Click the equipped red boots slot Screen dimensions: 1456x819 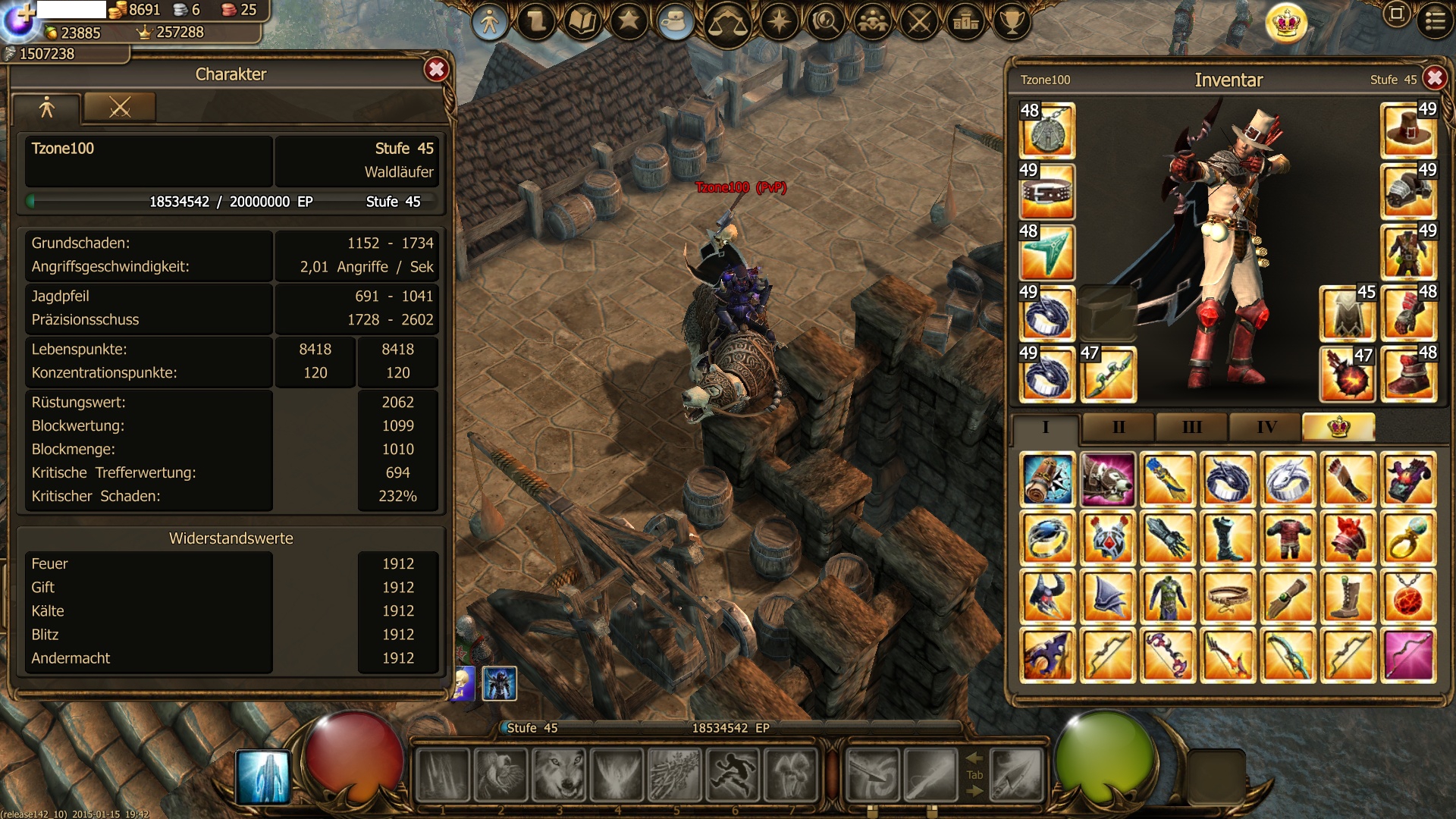[1408, 374]
